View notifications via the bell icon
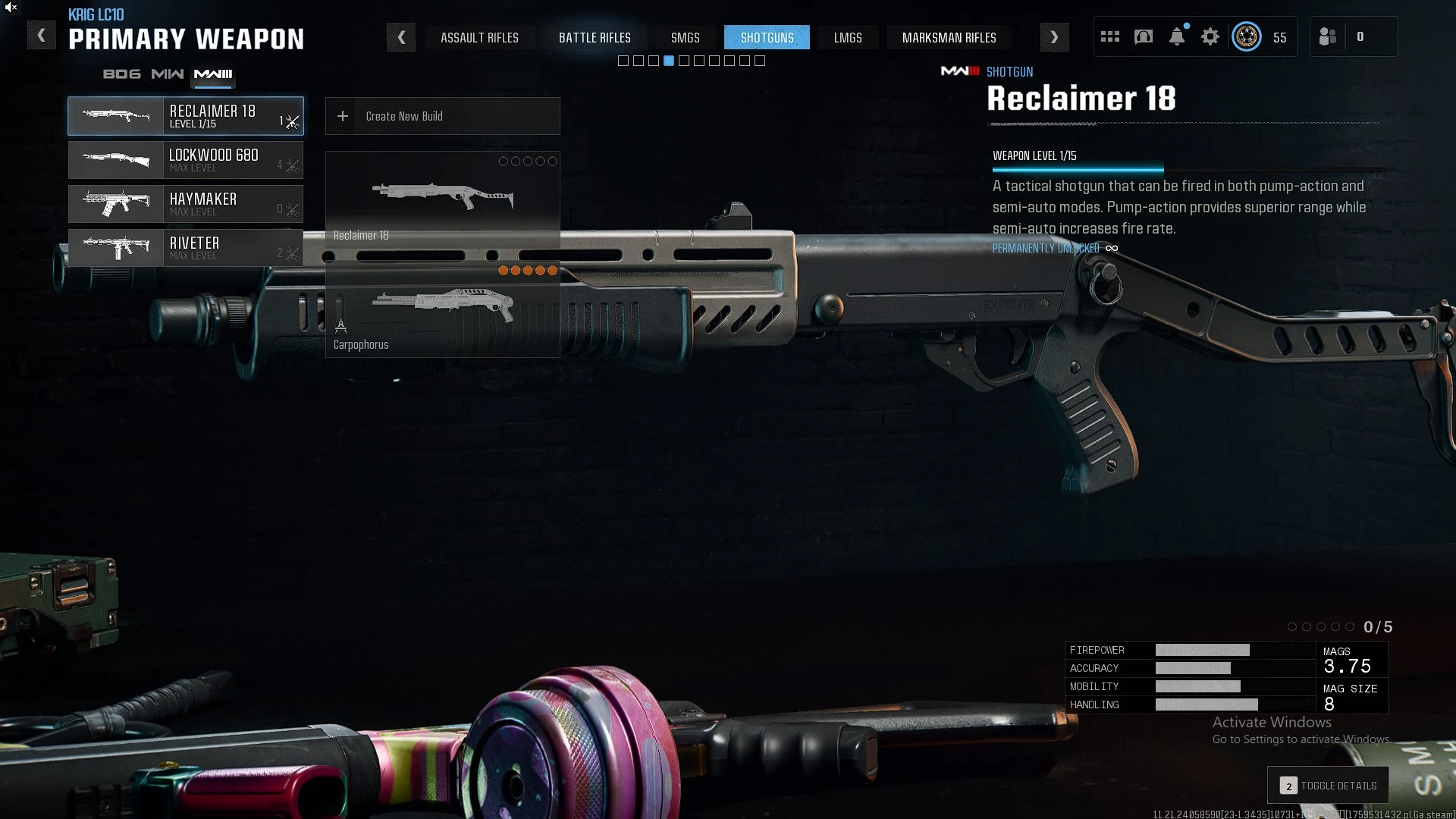 [1177, 37]
